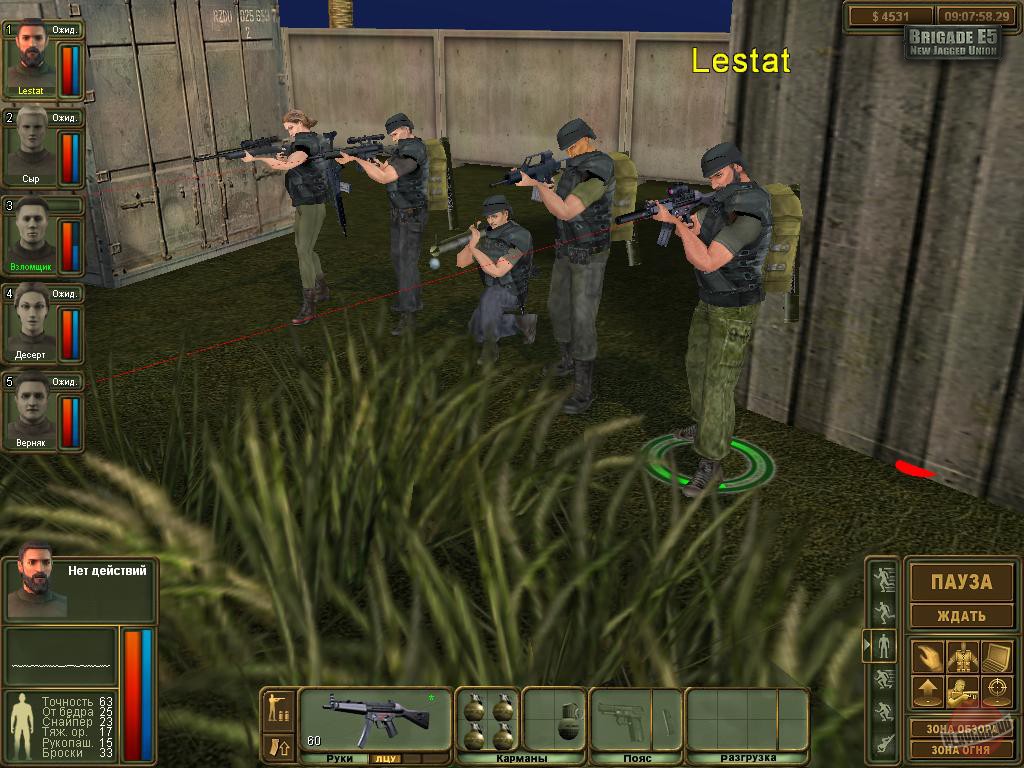Select the pistol in the belt slot

pos(621,718)
